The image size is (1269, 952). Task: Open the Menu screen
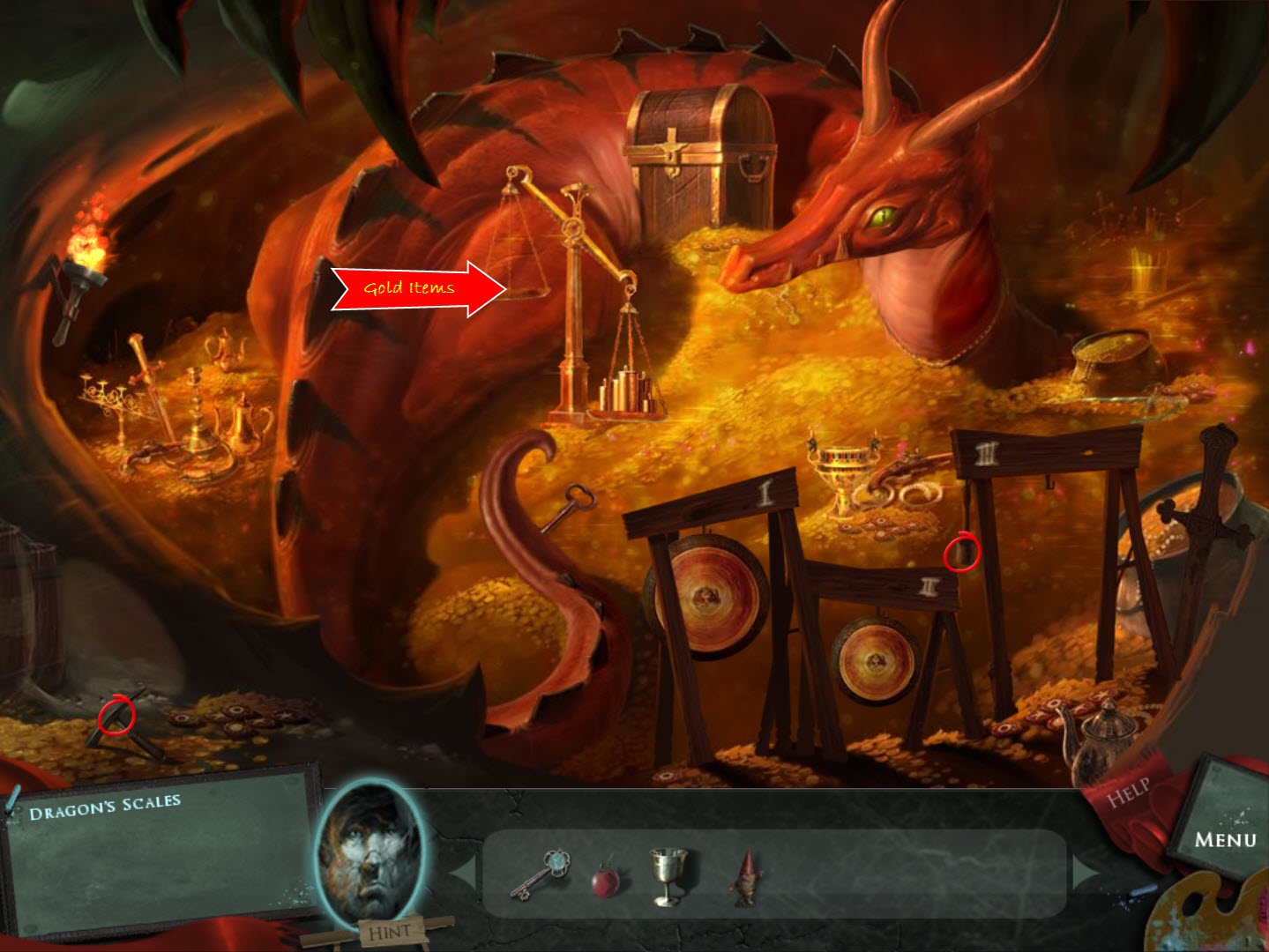pos(1226,837)
